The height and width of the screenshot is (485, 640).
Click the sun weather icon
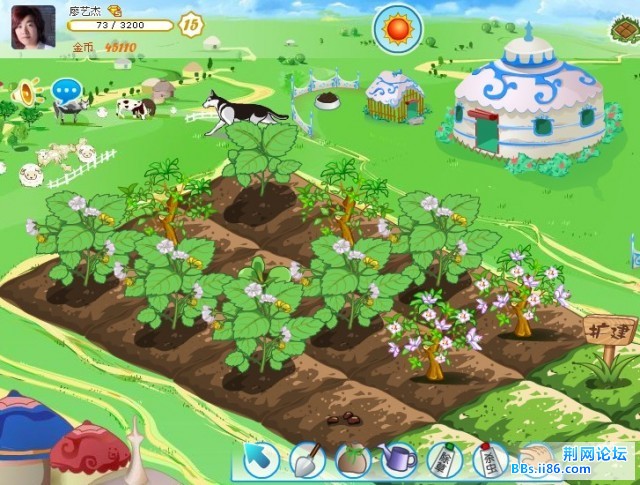pos(396,27)
